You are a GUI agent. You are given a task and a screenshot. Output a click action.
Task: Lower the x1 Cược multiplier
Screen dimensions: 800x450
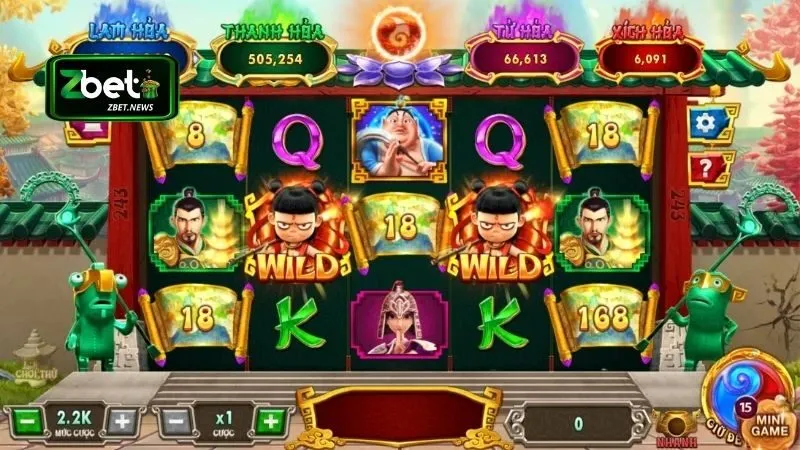point(175,421)
